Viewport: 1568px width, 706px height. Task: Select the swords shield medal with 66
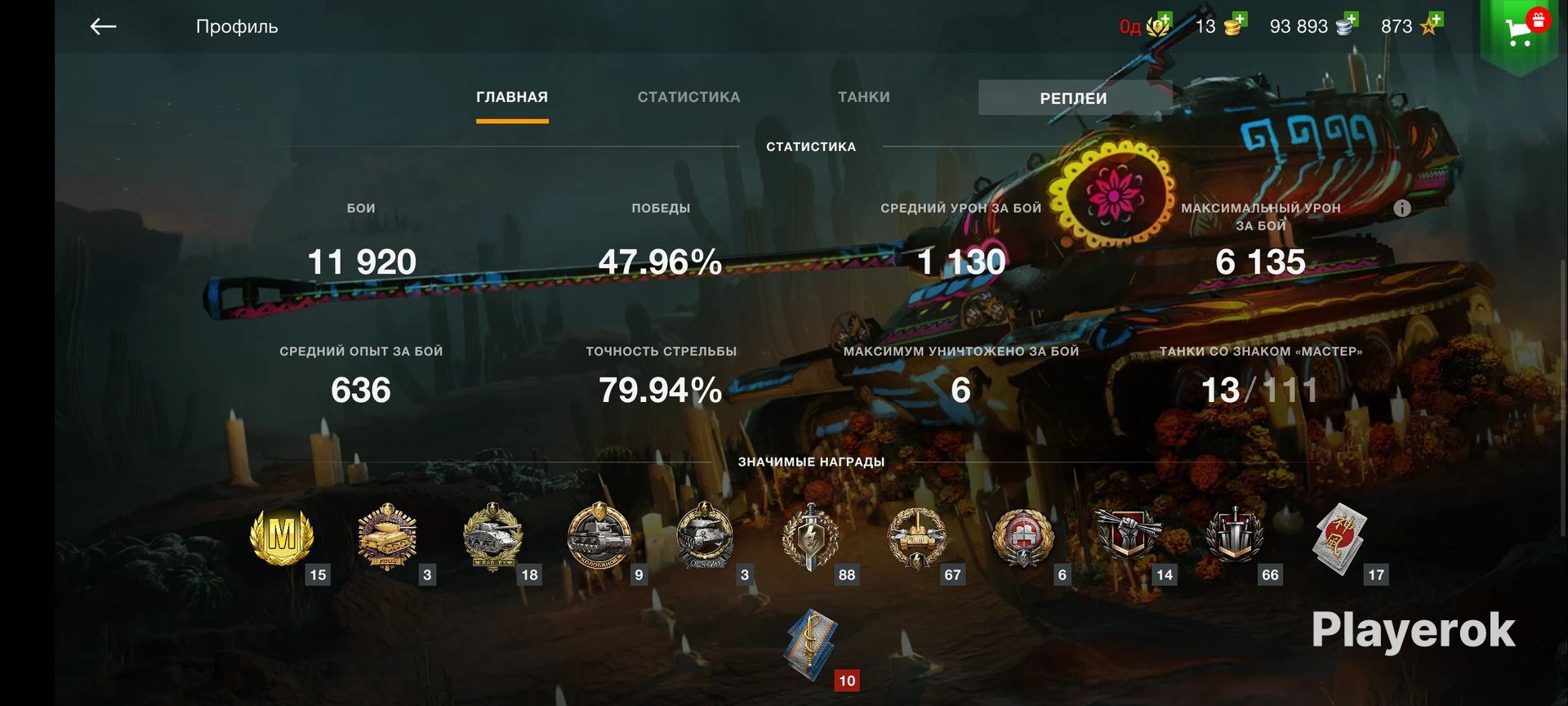1234,535
